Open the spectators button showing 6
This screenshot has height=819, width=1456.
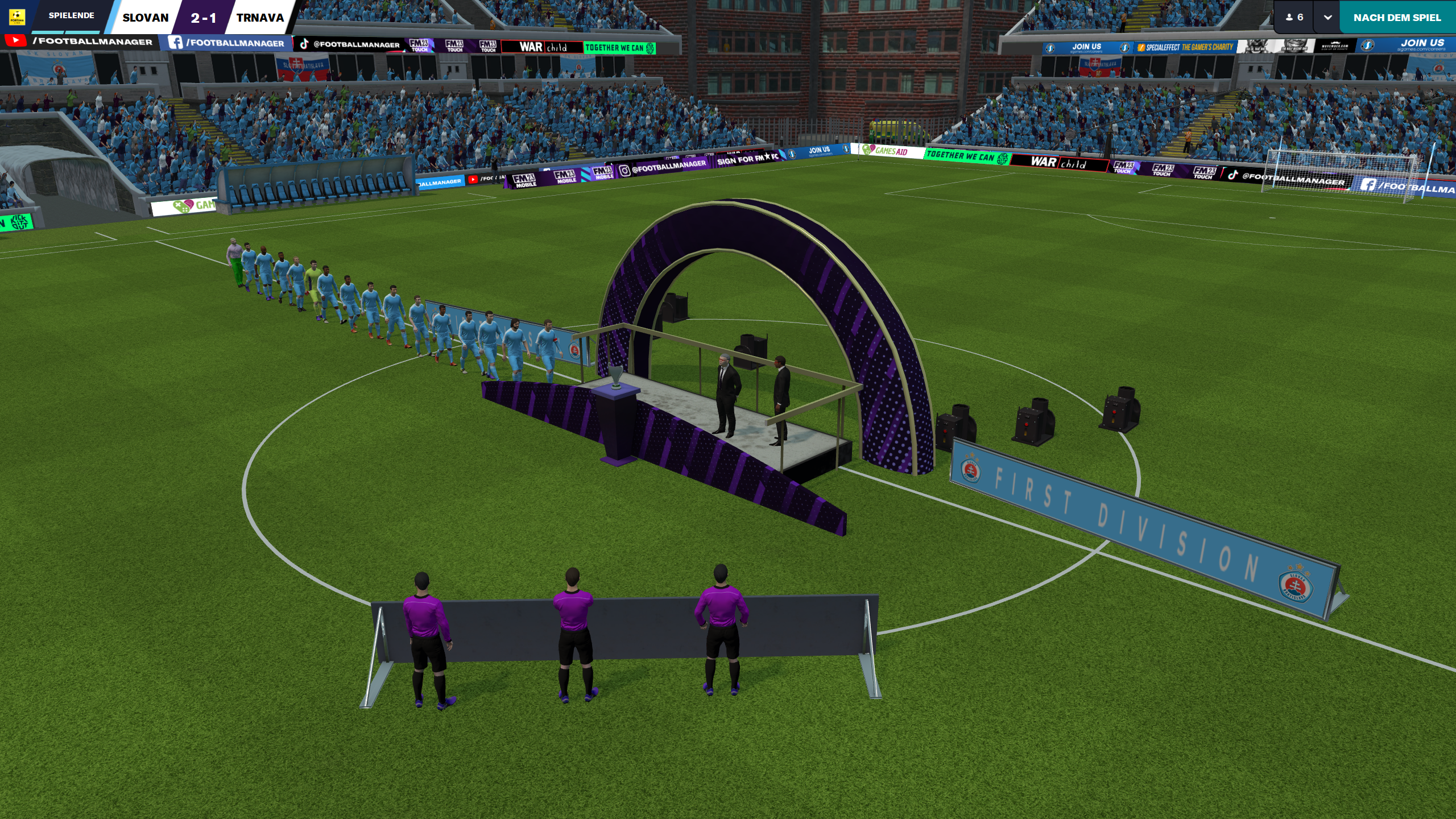pos(1294,18)
